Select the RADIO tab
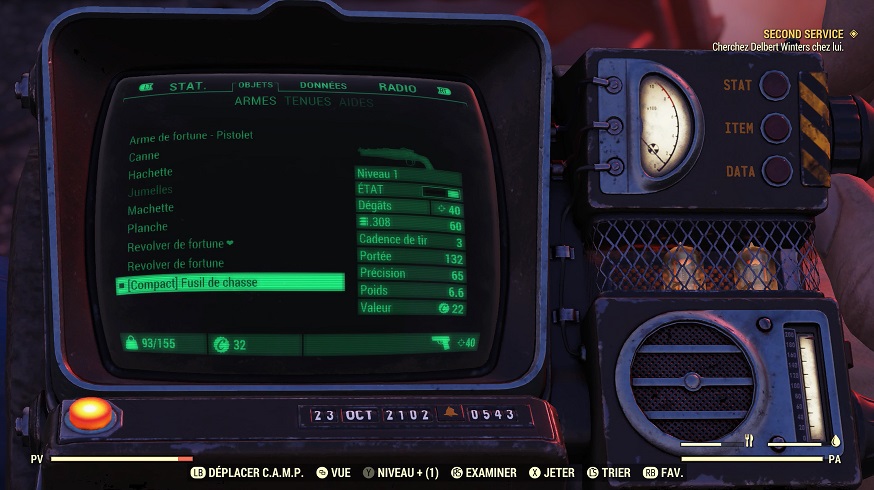Image resolution: width=874 pixels, height=490 pixels. (x=397, y=88)
